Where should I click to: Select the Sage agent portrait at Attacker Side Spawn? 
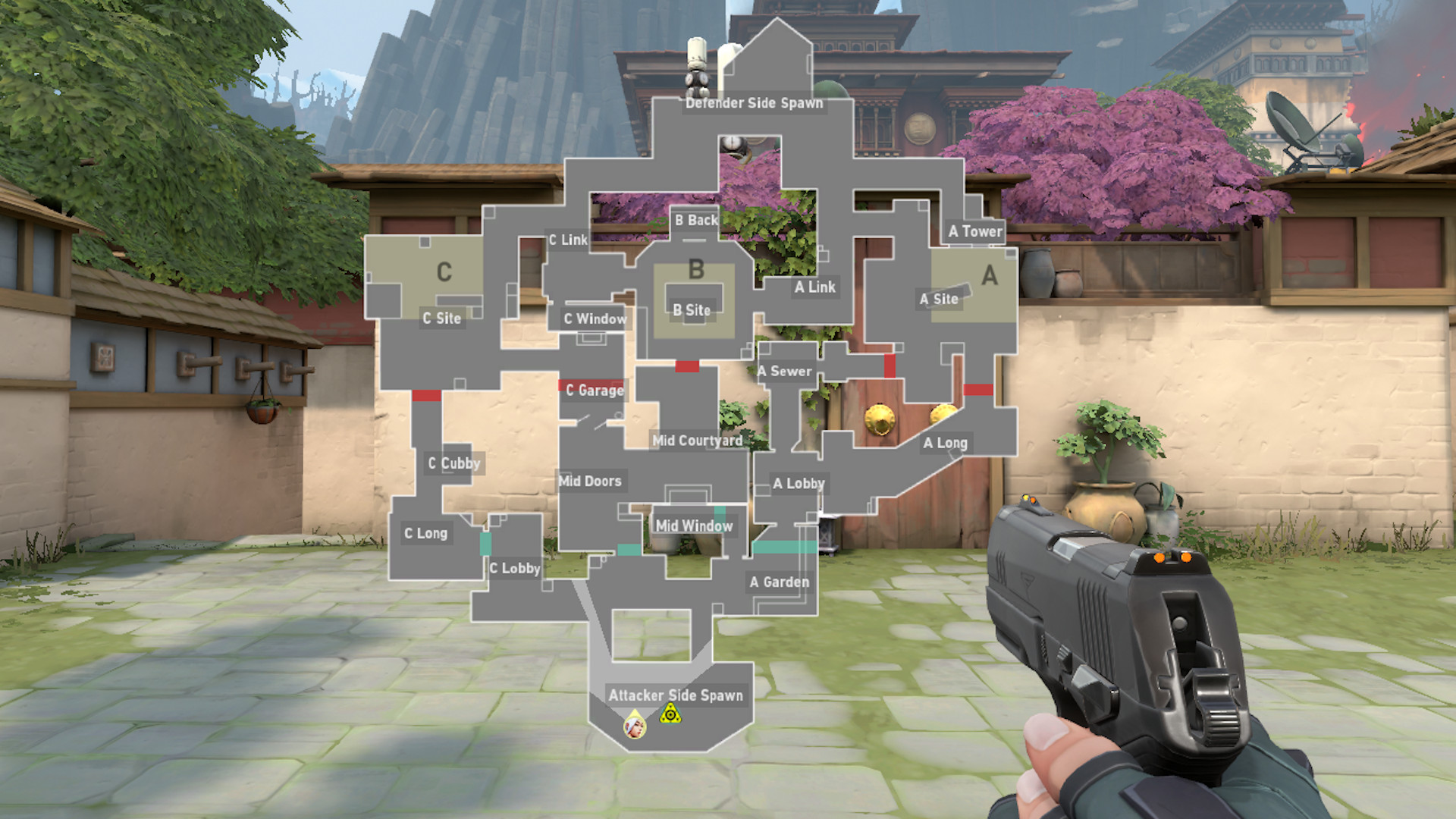coord(635,729)
